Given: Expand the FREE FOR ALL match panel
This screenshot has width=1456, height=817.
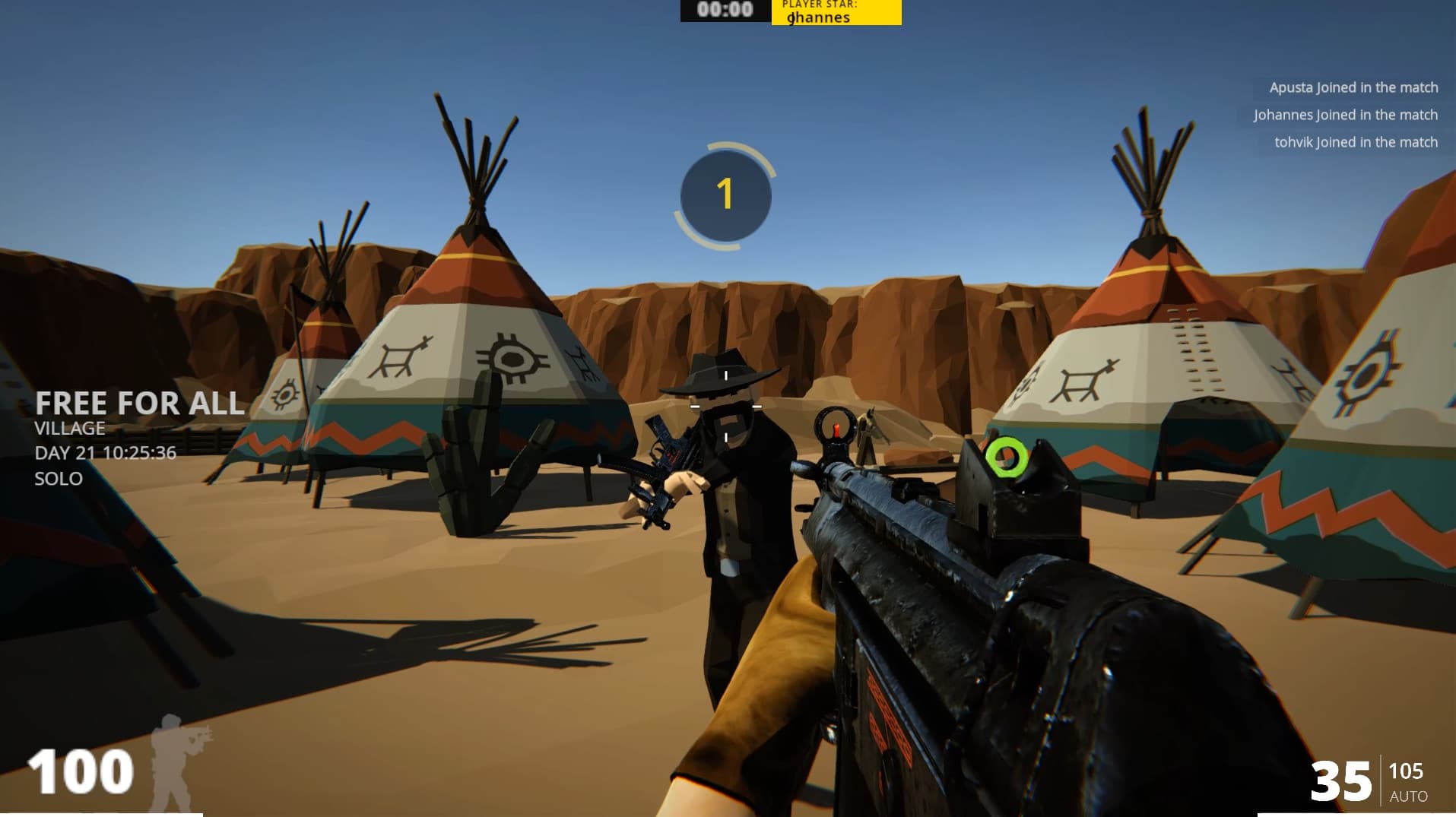Looking at the screenshot, I should click(x=139, y=404).
